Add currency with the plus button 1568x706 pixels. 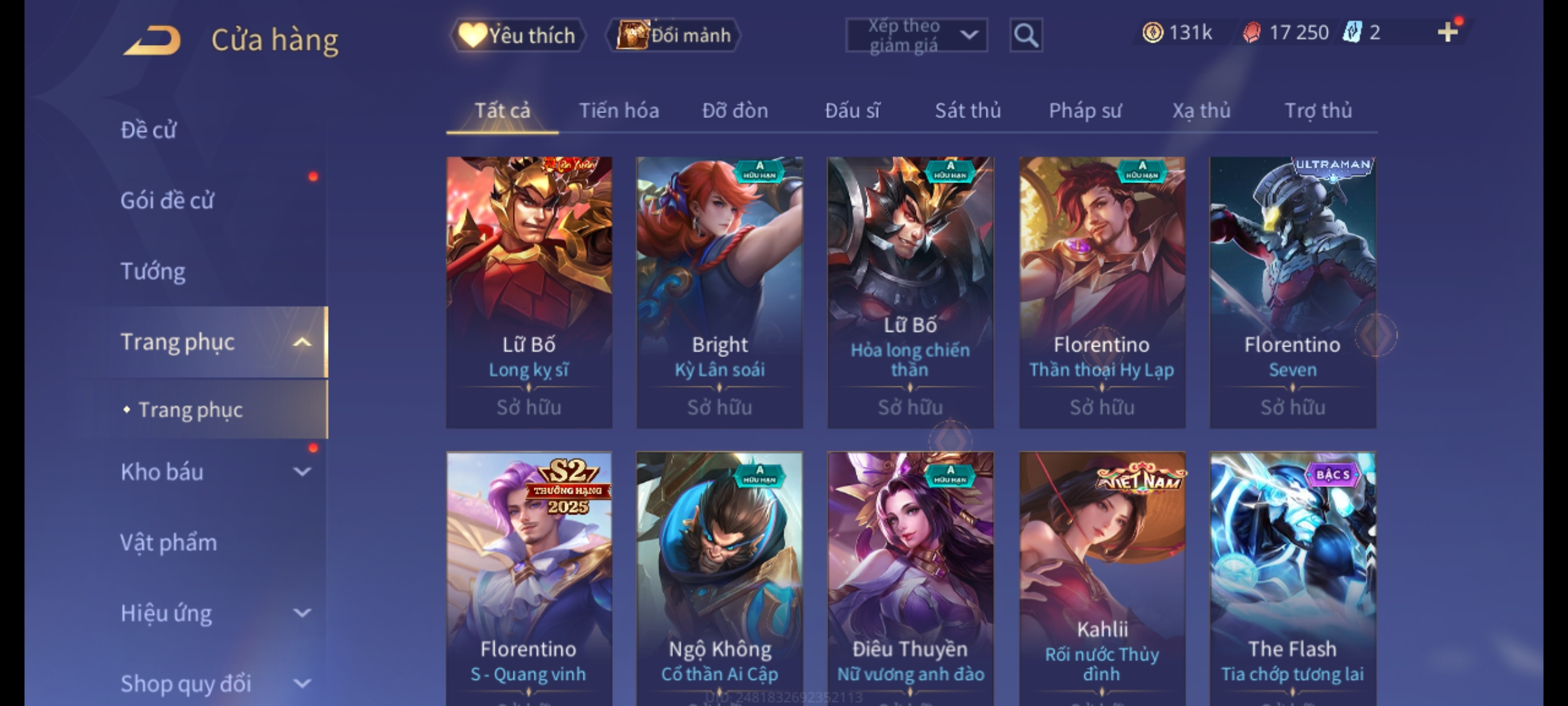tap(1448, 32)
